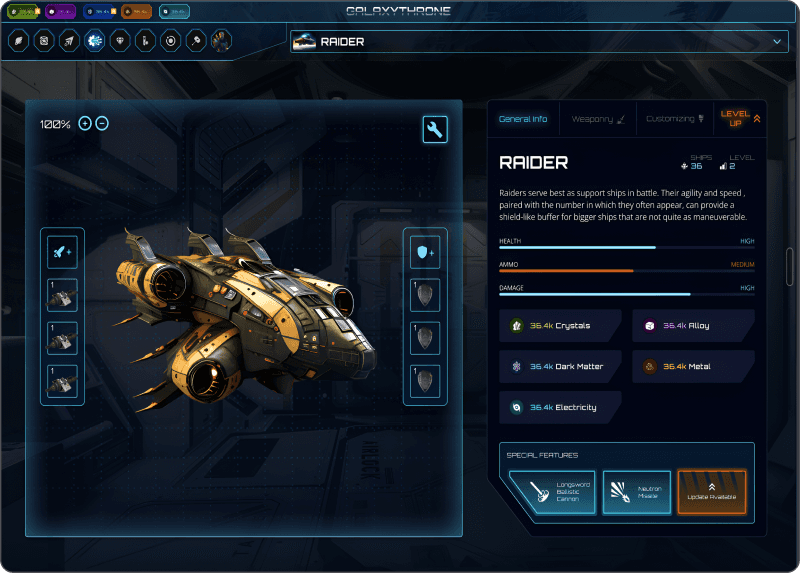Zoom out the ship view with minus
Image resolution: width=800 pixels, height=573 pixels.
point(102,123)
